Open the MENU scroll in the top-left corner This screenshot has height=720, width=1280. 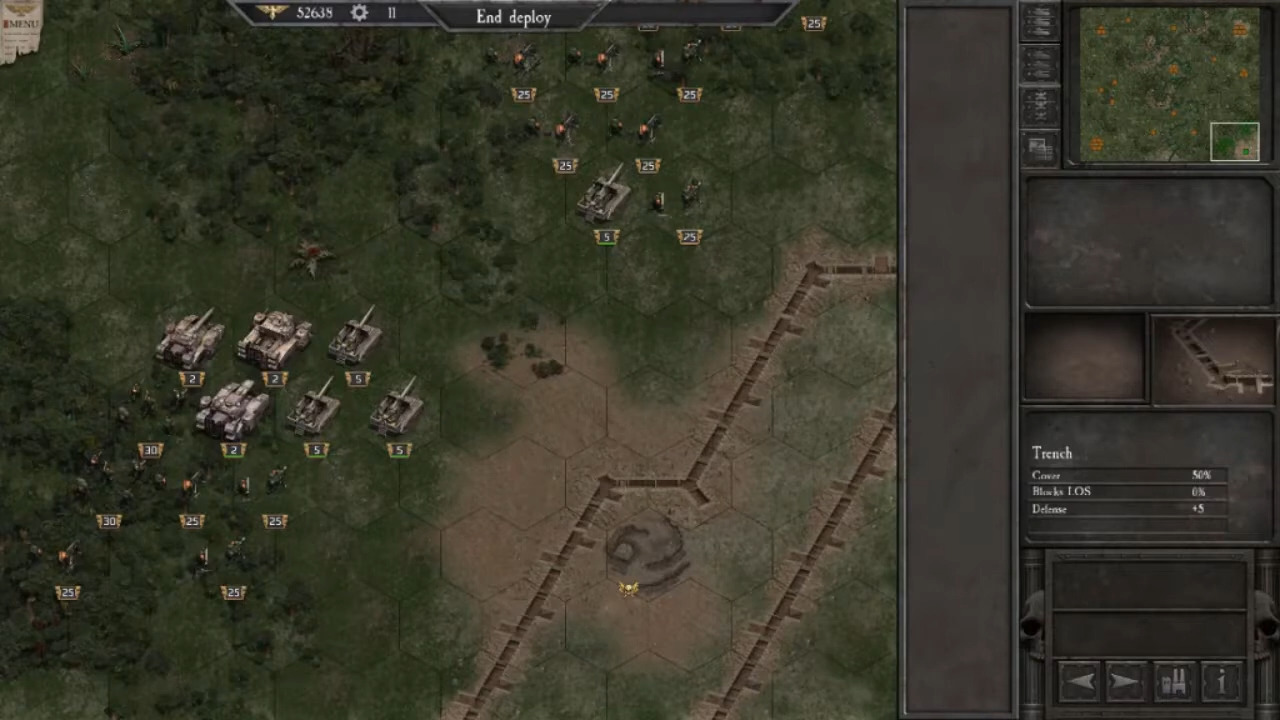(20, 20)
